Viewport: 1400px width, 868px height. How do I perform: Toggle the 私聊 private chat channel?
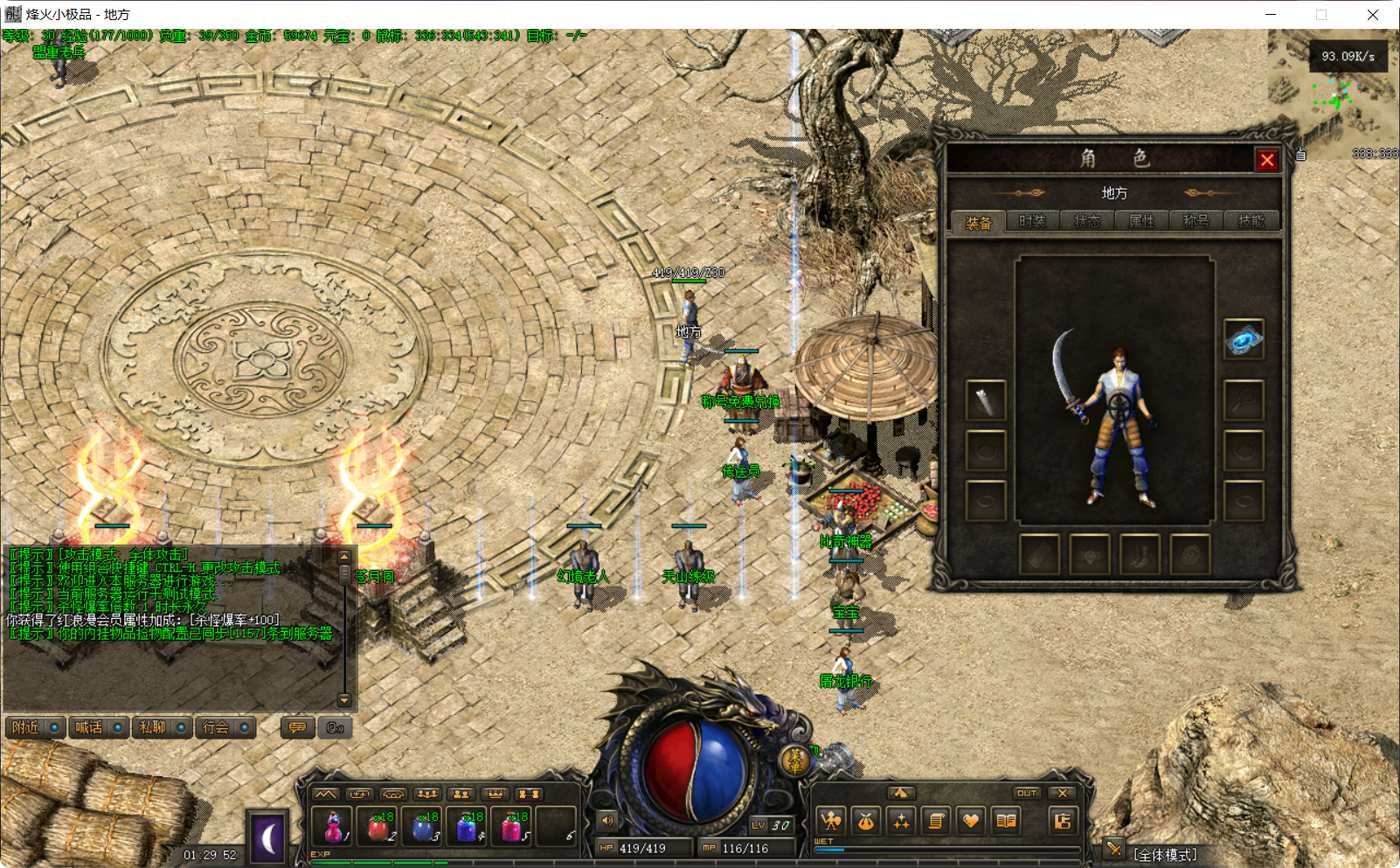[163, 727]
